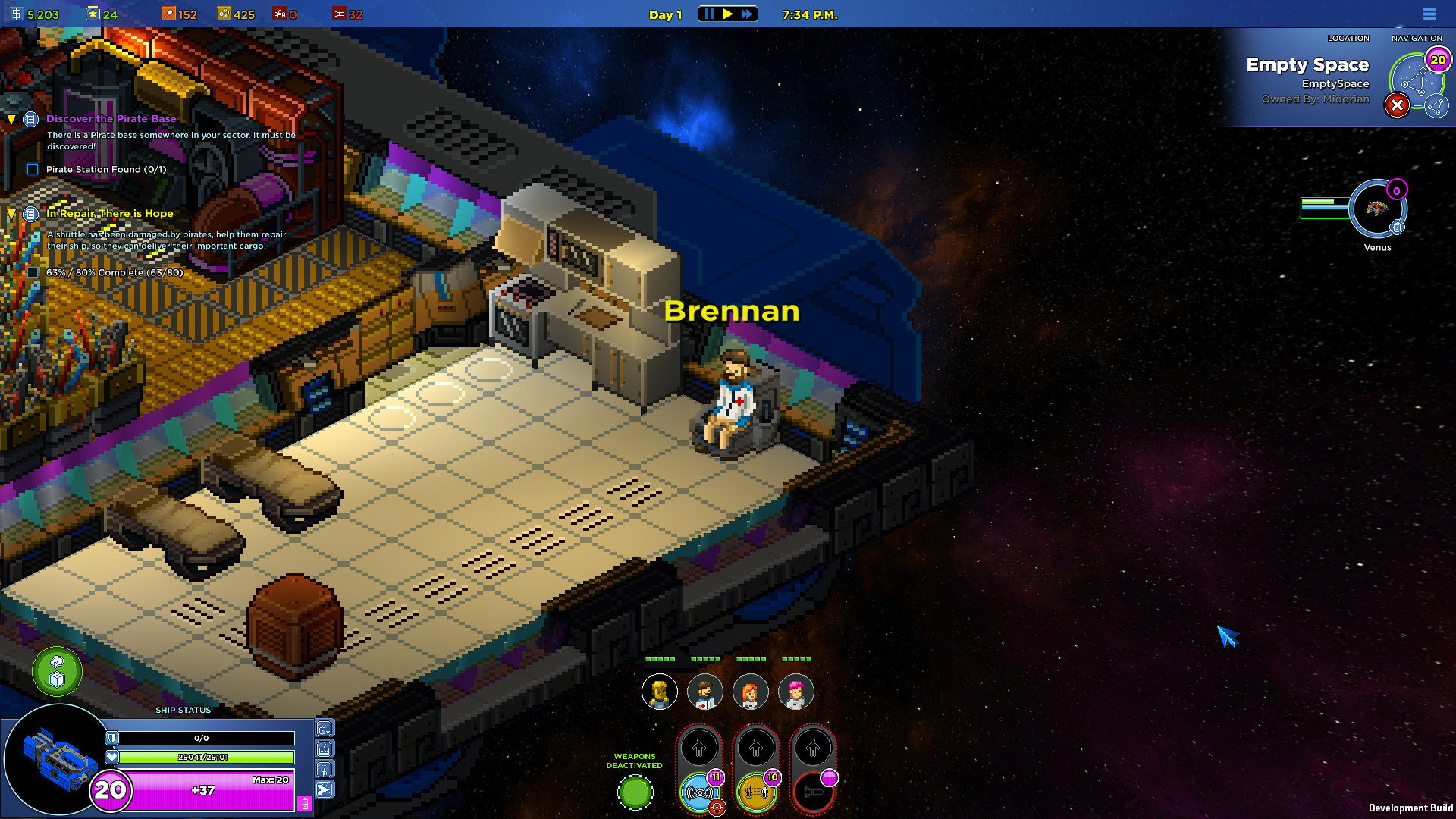Fast-forward the game speed
The width and height of the screenshot is (1456, 819).
(747, 14)
